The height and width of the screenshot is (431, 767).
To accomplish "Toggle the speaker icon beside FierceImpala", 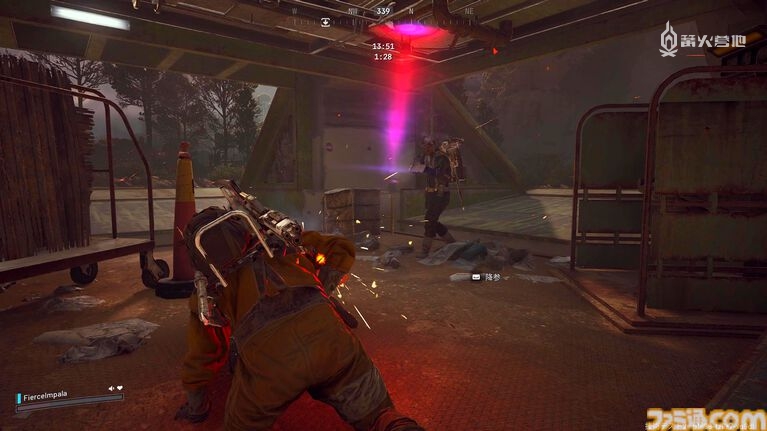I will 110,388.
